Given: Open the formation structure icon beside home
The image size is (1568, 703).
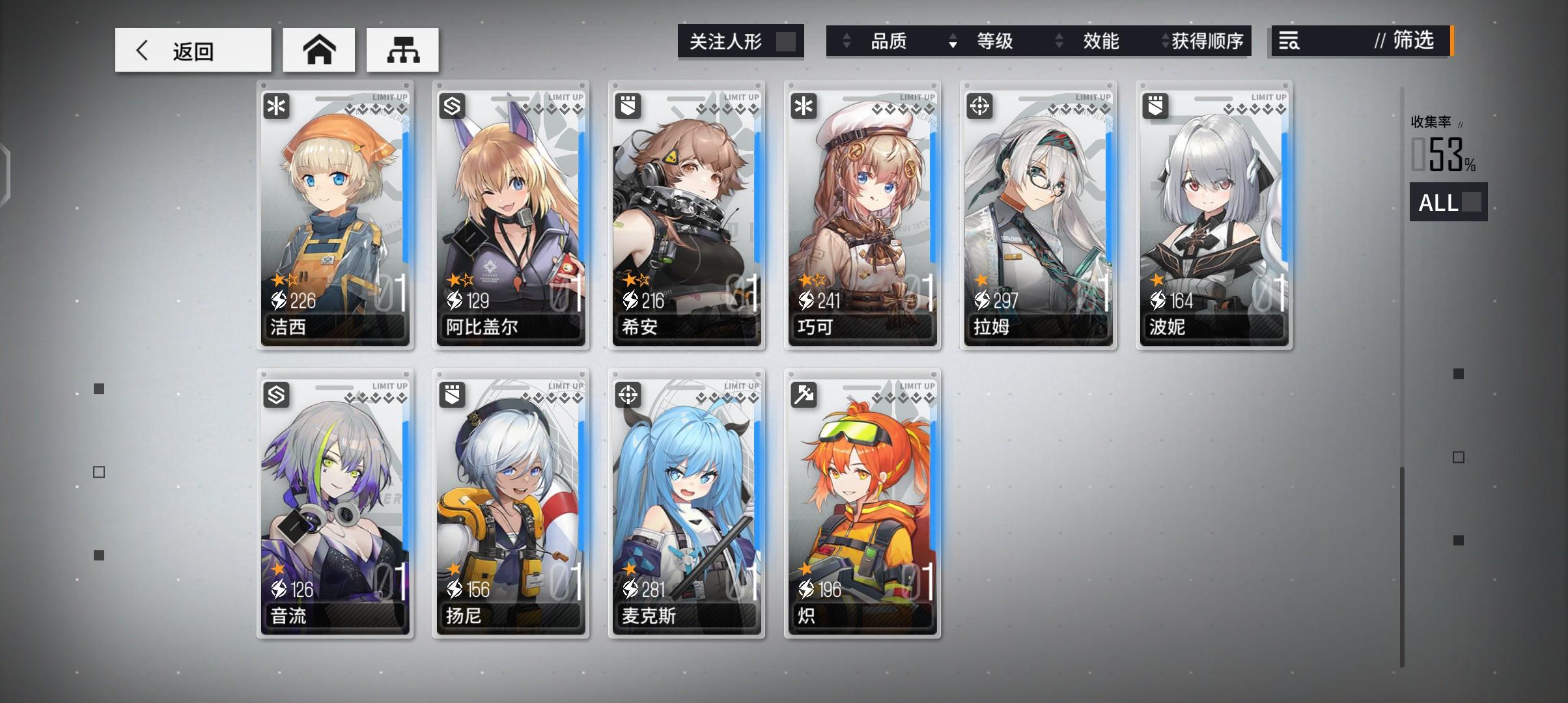Looking at the screenshot, I should coord(402,49).
